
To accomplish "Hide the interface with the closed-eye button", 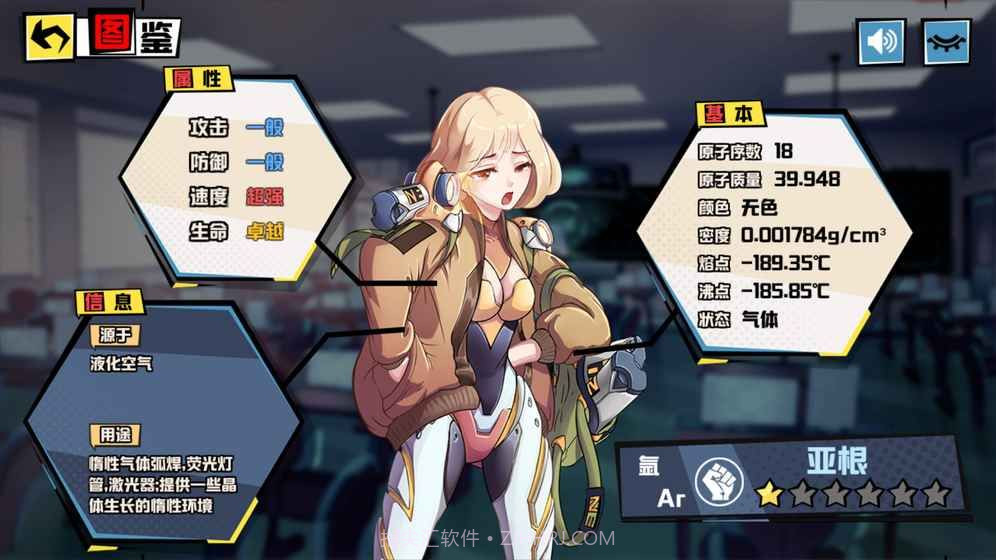I will tap(946, 42).
